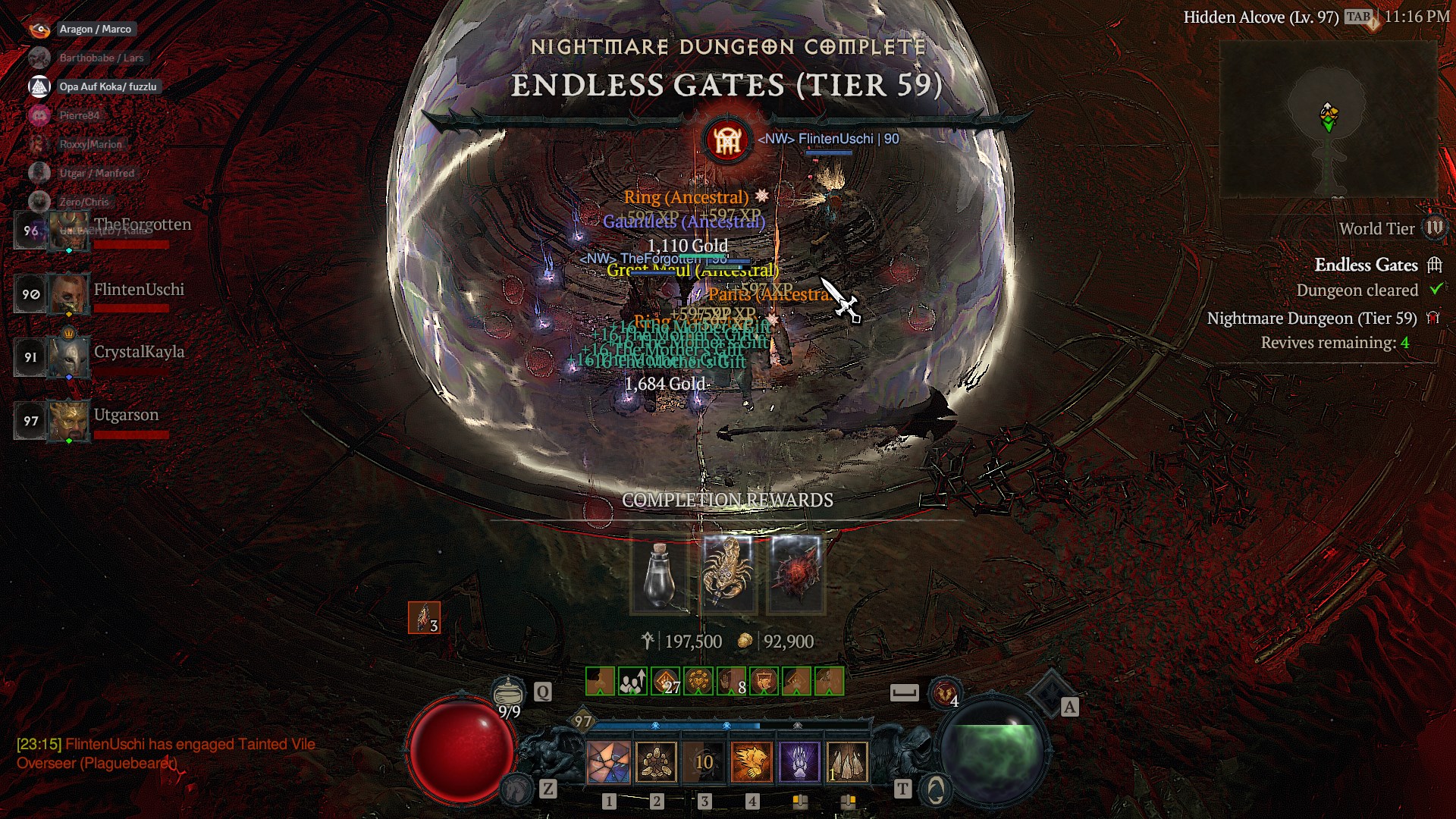Select party member Utgarson's portrait
Viewport: 1456px width, 819px height.
click(69, 421)
